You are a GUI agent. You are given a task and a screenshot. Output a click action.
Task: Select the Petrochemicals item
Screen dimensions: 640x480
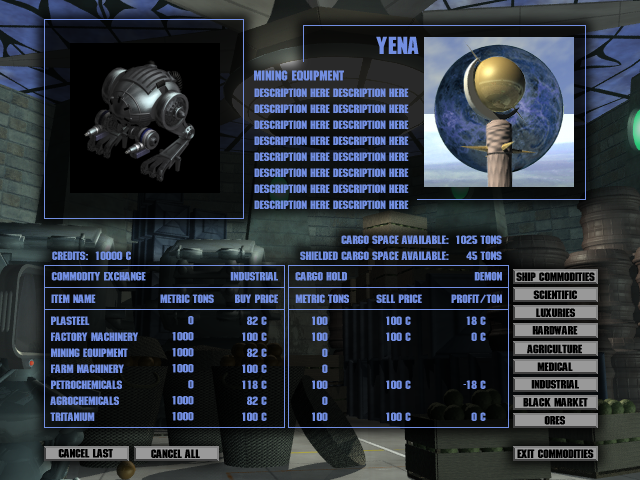(x=86, y=385)
